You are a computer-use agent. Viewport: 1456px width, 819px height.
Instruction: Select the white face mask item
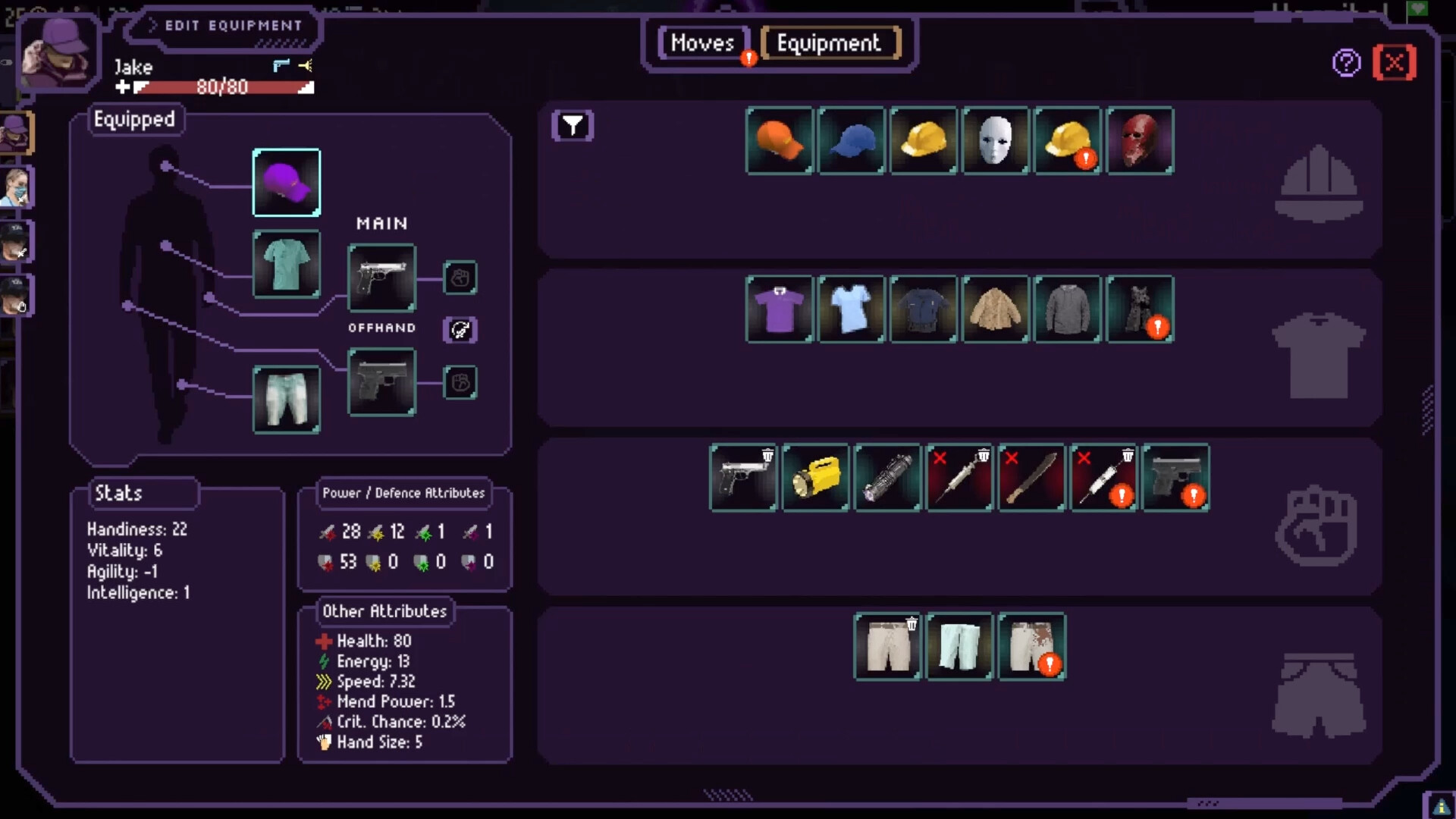point(995,140)
